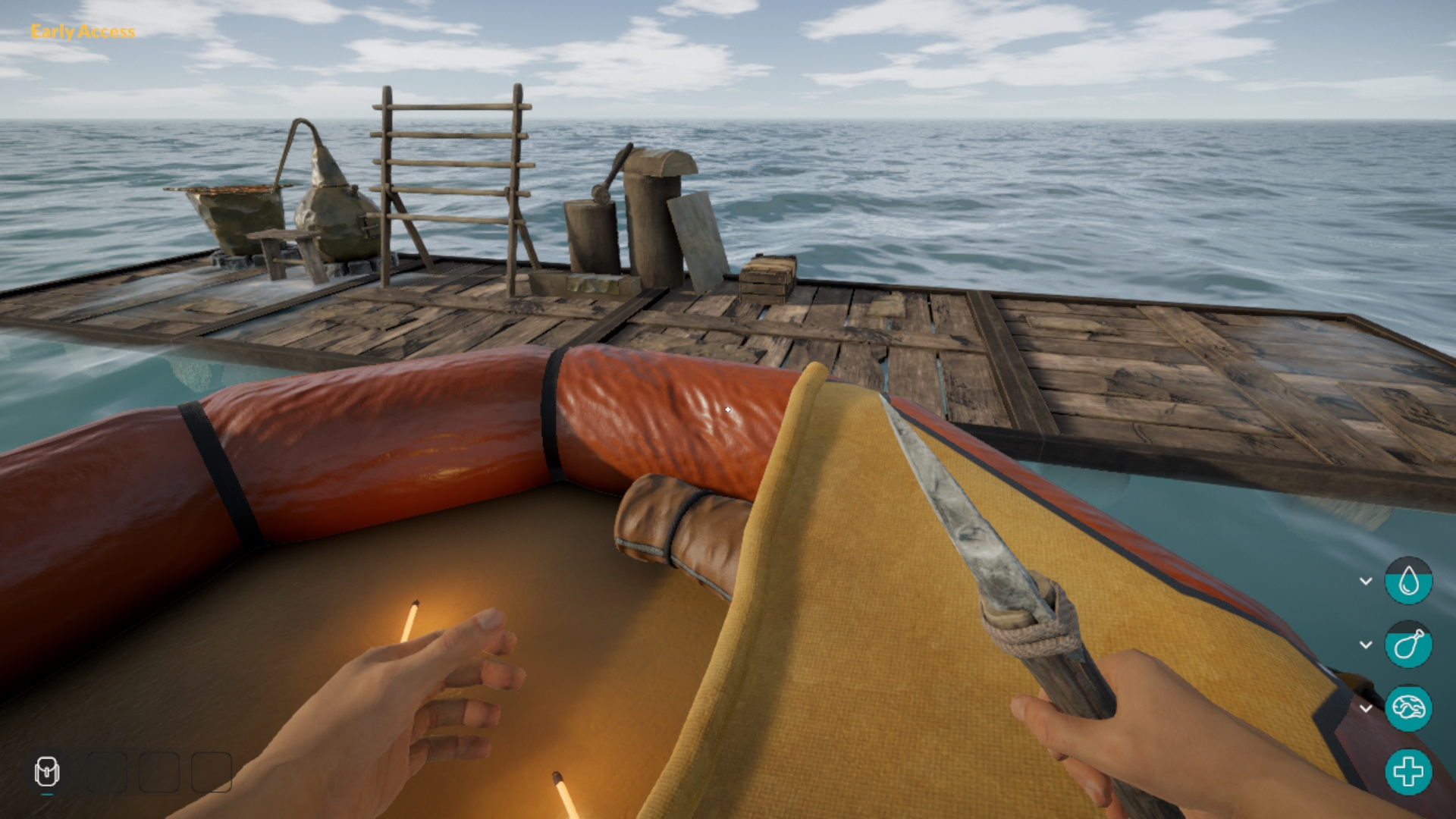Viewport: 1456px width, 819px height.
Task: Click the water droplet thirst icon
Action: [1408, 581]
